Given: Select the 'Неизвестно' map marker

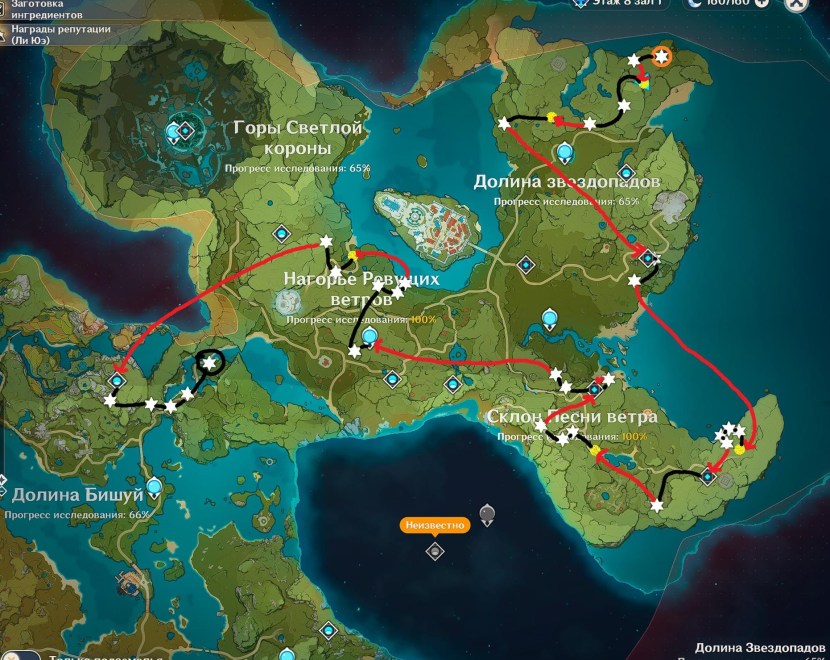Looking at the screenshot, I should pos(434,551).
